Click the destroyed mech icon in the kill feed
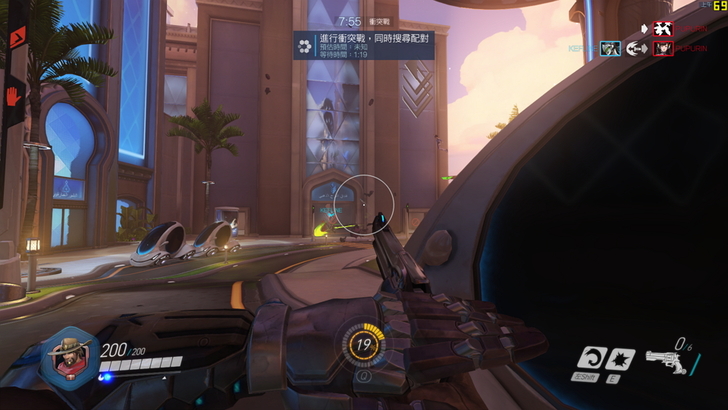The width and height of the screenshot is (728, 410). tap(663, 29)
